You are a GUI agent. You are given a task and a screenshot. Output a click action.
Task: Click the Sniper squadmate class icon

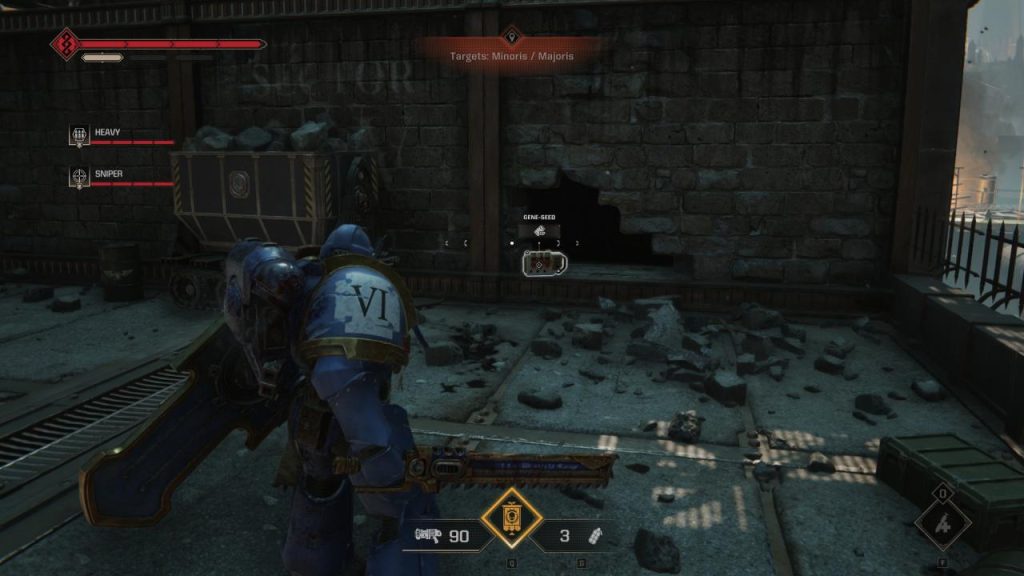pyautogui.click(x=79, y=176)
